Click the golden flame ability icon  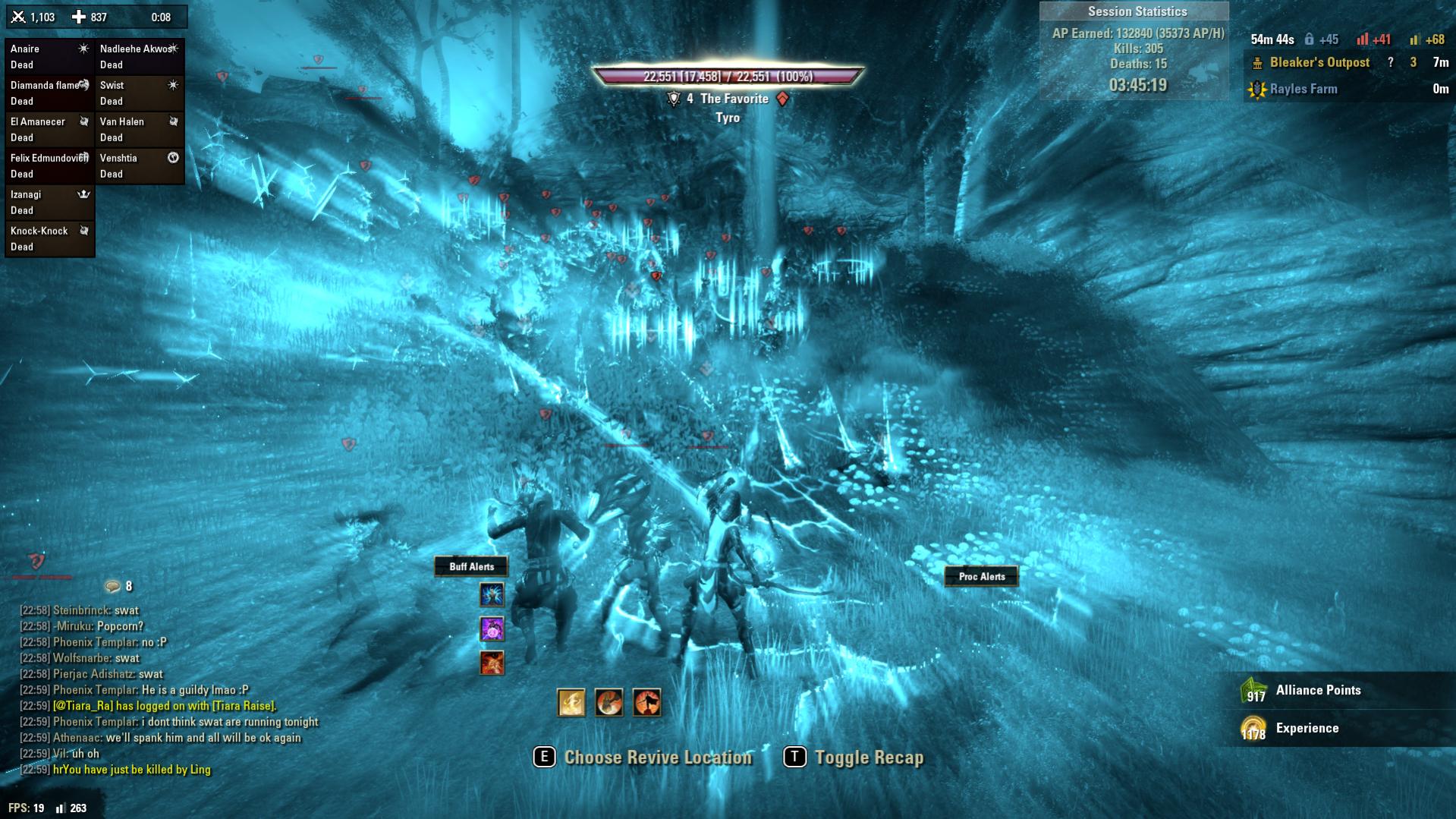[x=571, y=702]
